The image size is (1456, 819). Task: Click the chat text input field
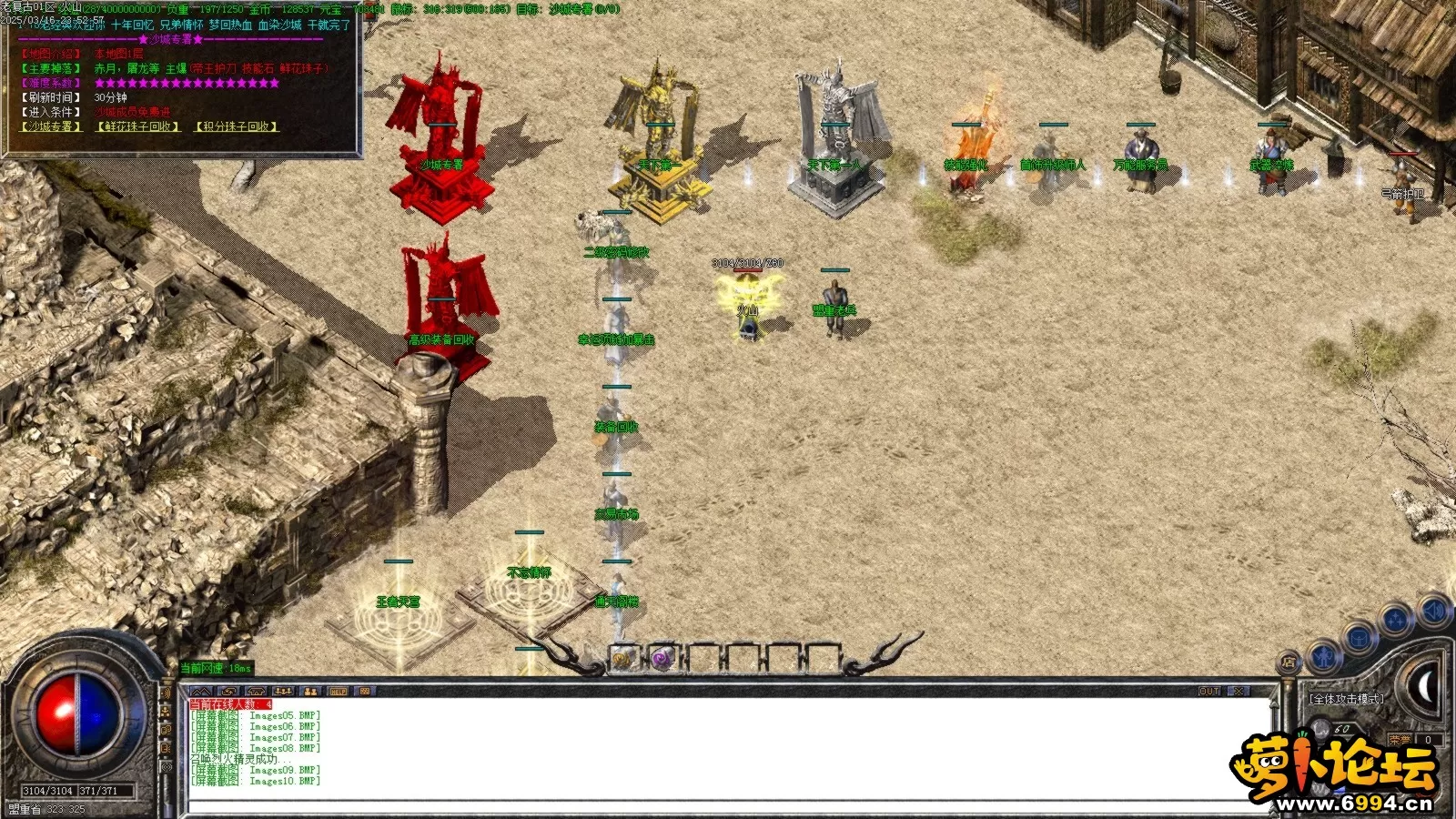pos(728,806)
